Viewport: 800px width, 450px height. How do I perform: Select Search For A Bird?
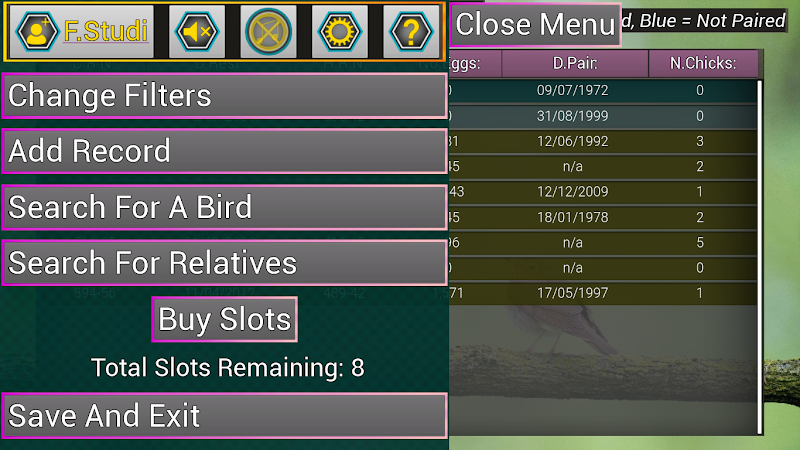(x=224, y=208)
